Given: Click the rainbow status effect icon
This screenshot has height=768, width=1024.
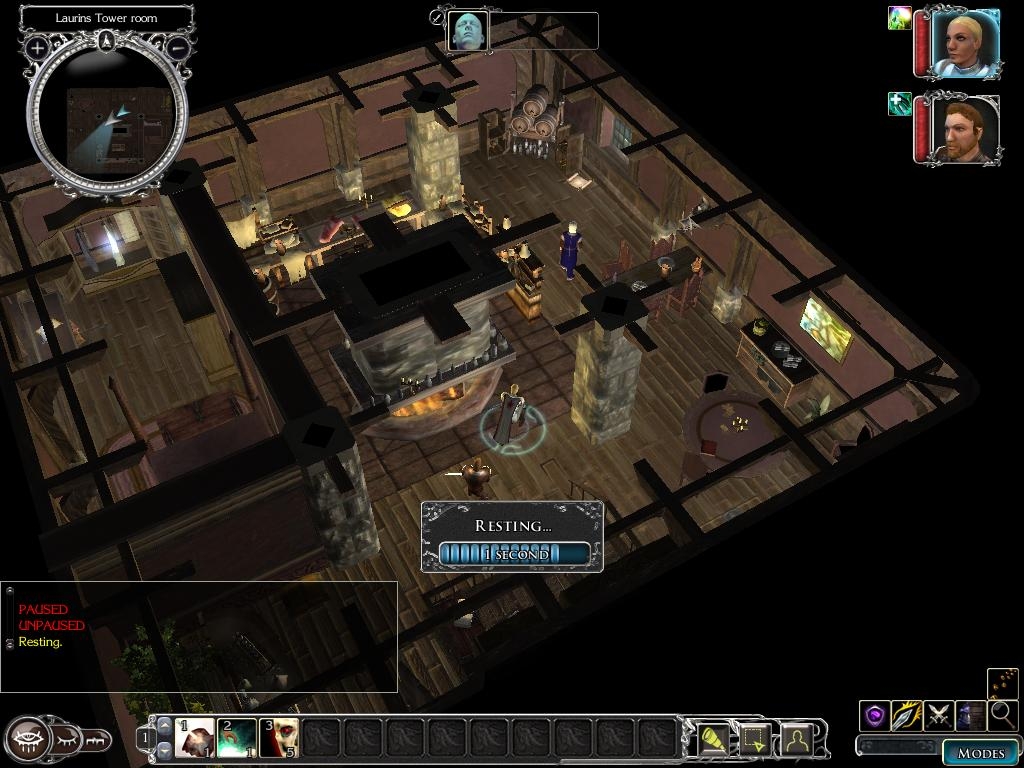Looking at the screenshot, I should 899,18.
